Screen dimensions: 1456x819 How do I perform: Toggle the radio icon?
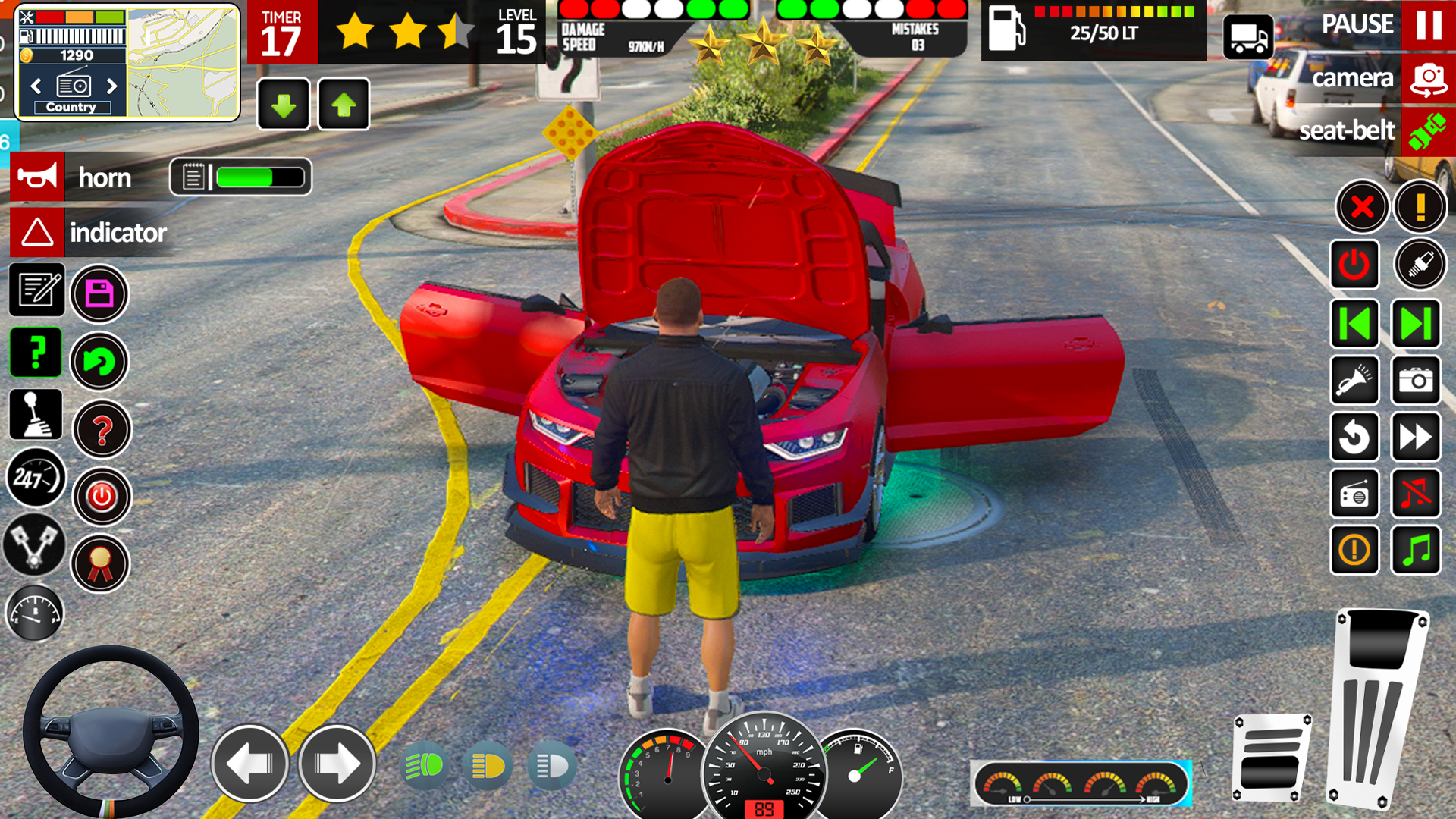(1354, 494)
